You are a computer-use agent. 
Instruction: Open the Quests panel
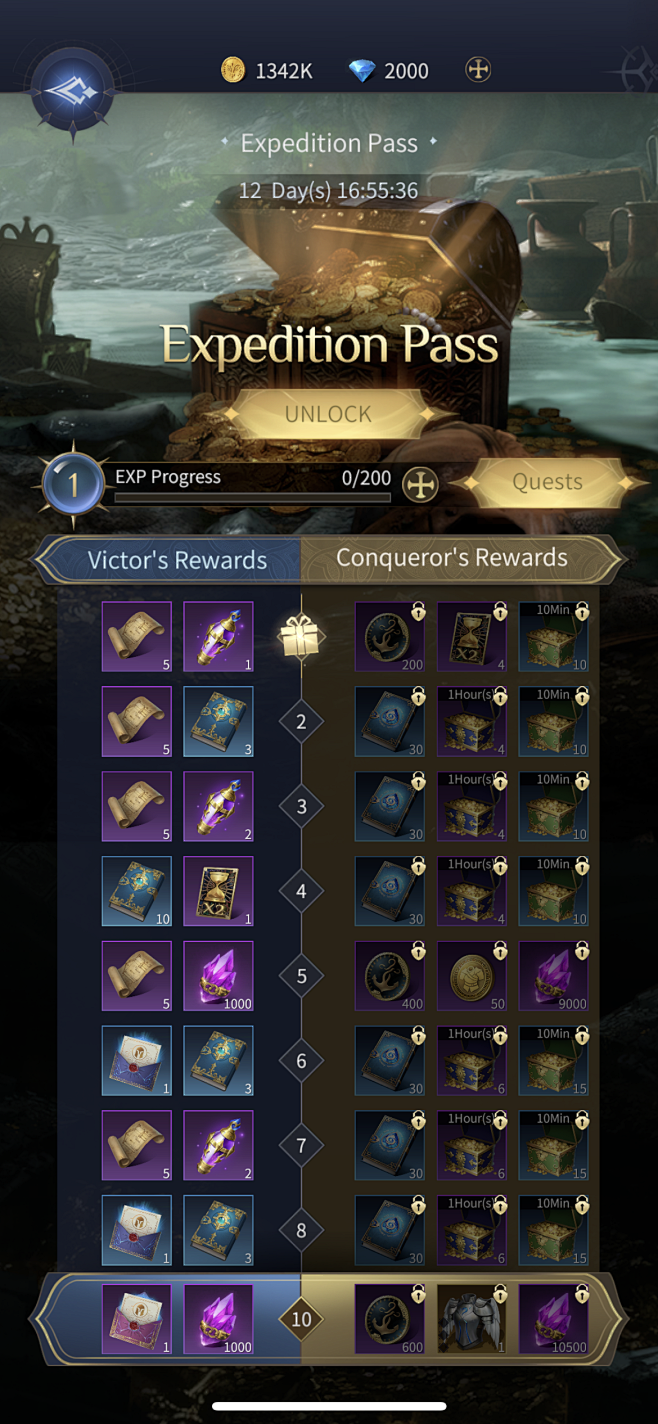547,482
